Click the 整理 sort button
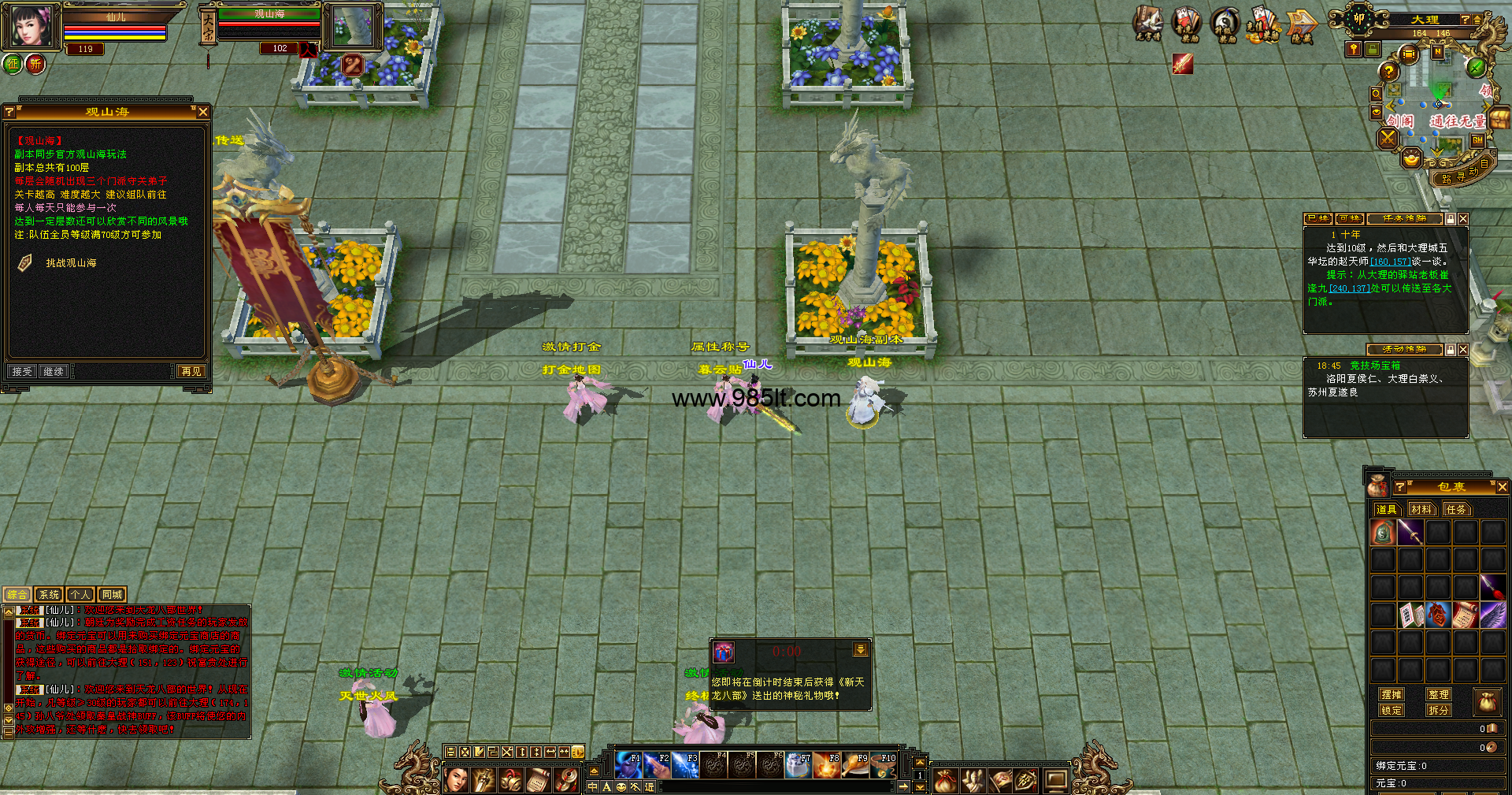The height and width of the screenshot is (795, 1512). point(1439,694)
